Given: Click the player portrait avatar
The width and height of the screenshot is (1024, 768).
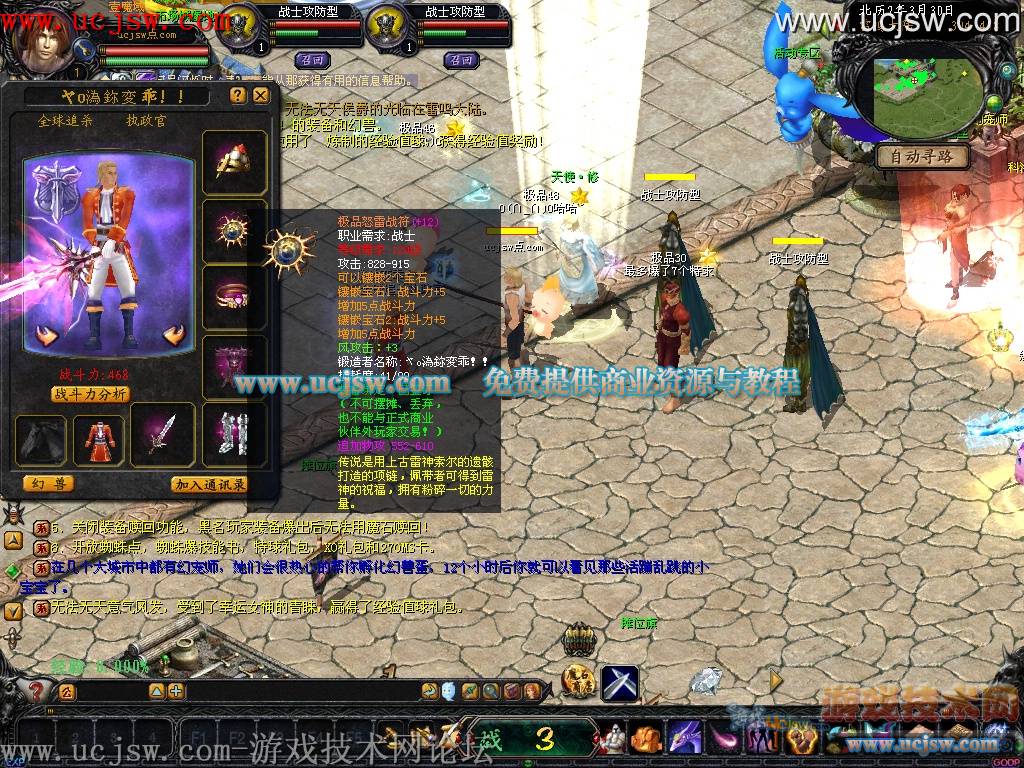Looking at the screenshot, I should tap(42, 42).
